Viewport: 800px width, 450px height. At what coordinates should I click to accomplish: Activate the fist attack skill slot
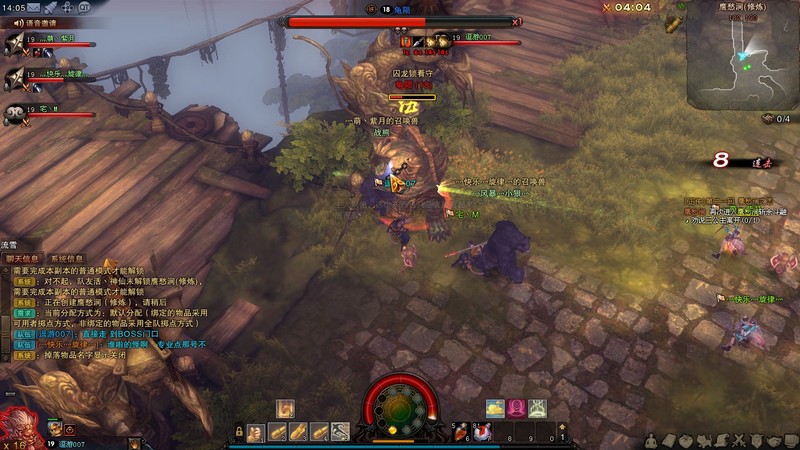[256, 431]
